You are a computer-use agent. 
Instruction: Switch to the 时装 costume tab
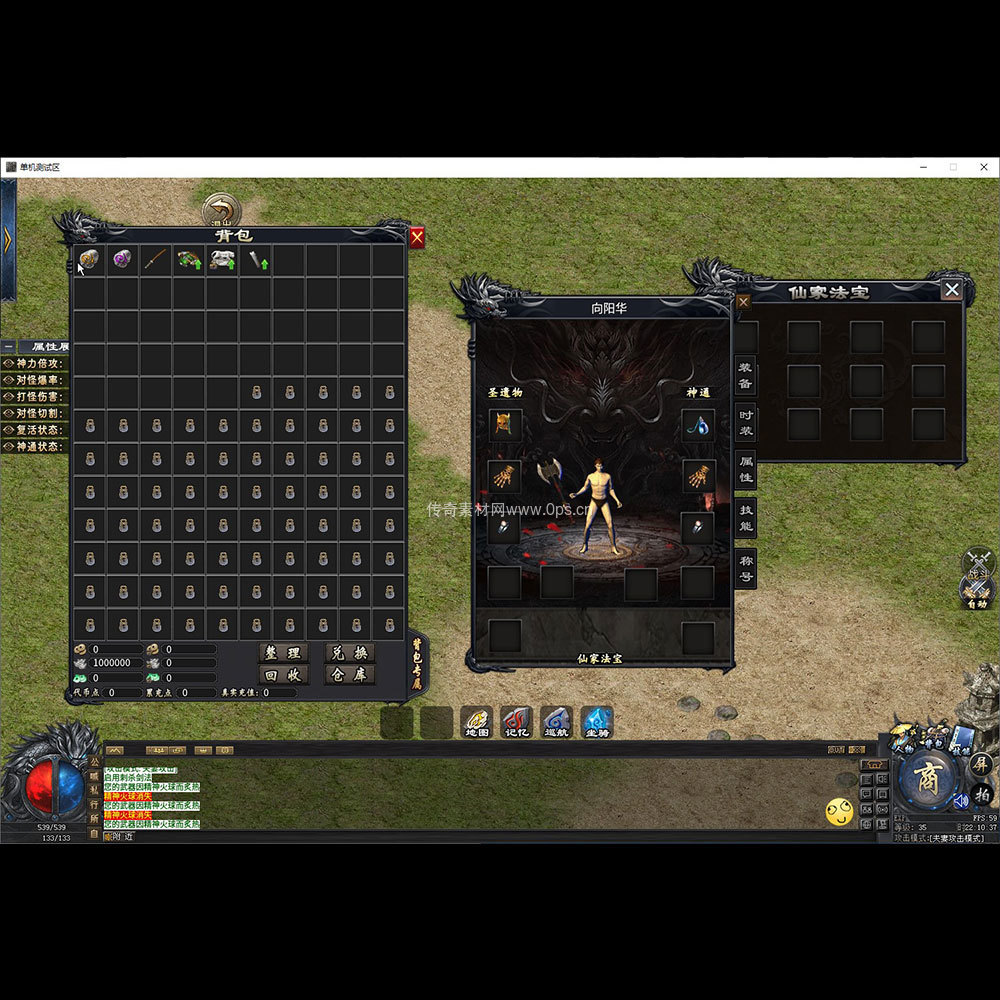click(x=746, y=422)
